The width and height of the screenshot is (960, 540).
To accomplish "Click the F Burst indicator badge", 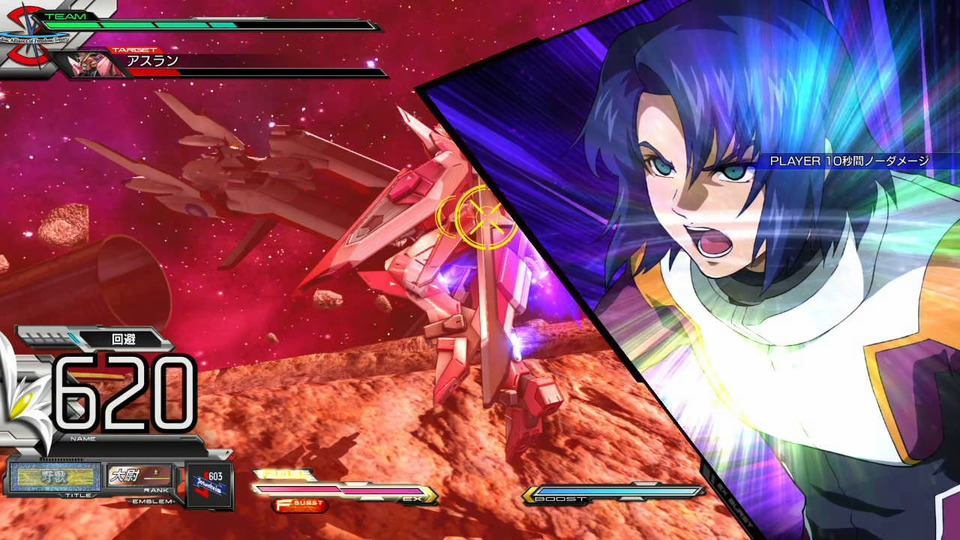I will pos(299,505).
